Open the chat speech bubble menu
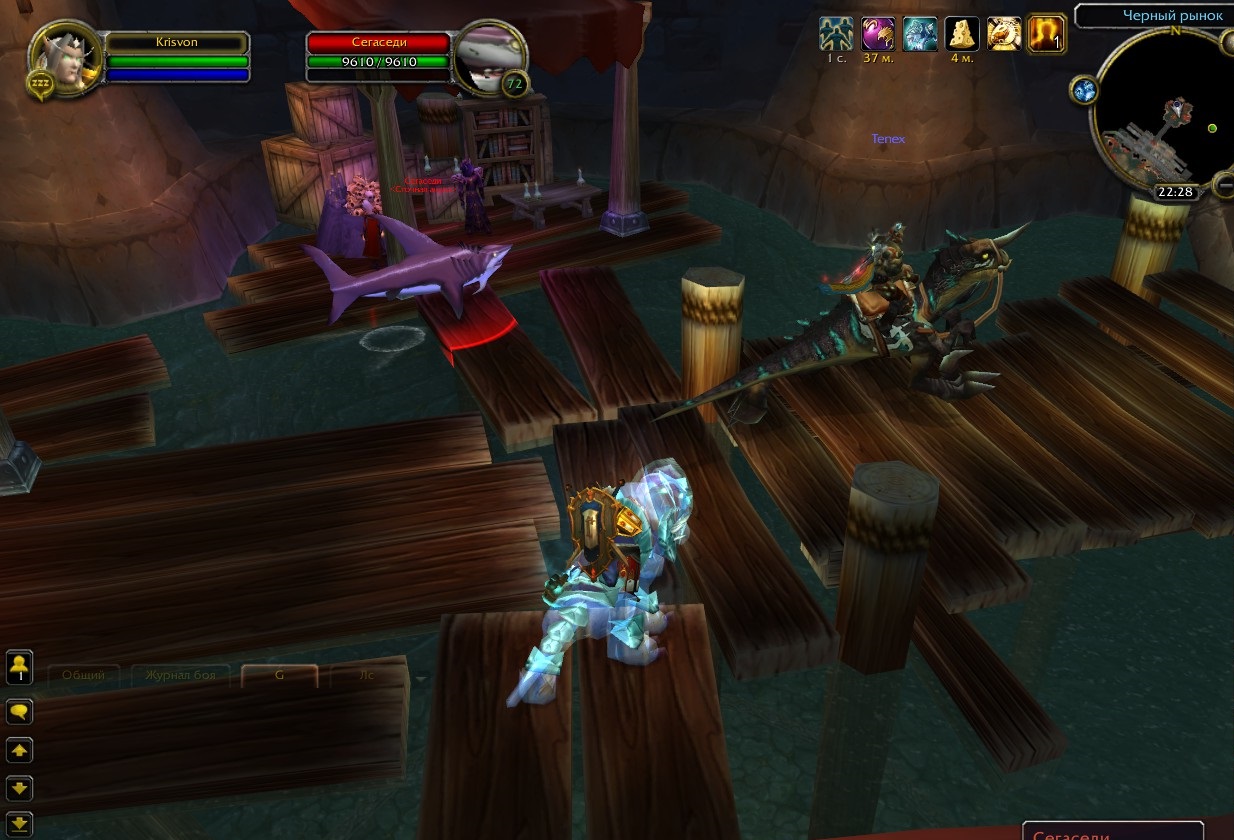Viewport: 1234px width, 840px height. 20,712
